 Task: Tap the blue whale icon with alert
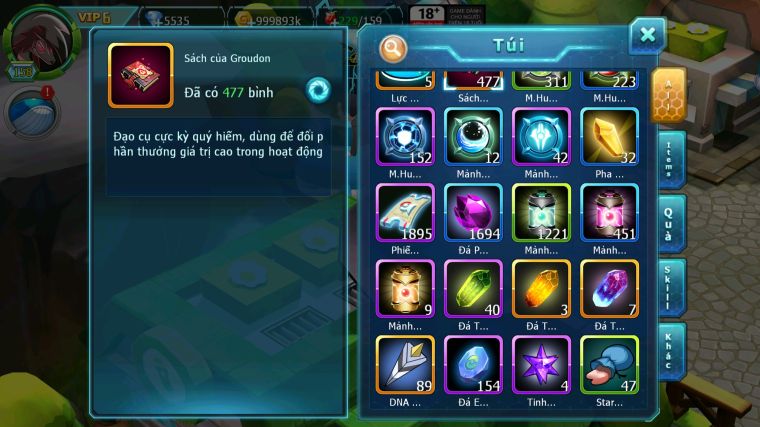[x=32, y=113]
